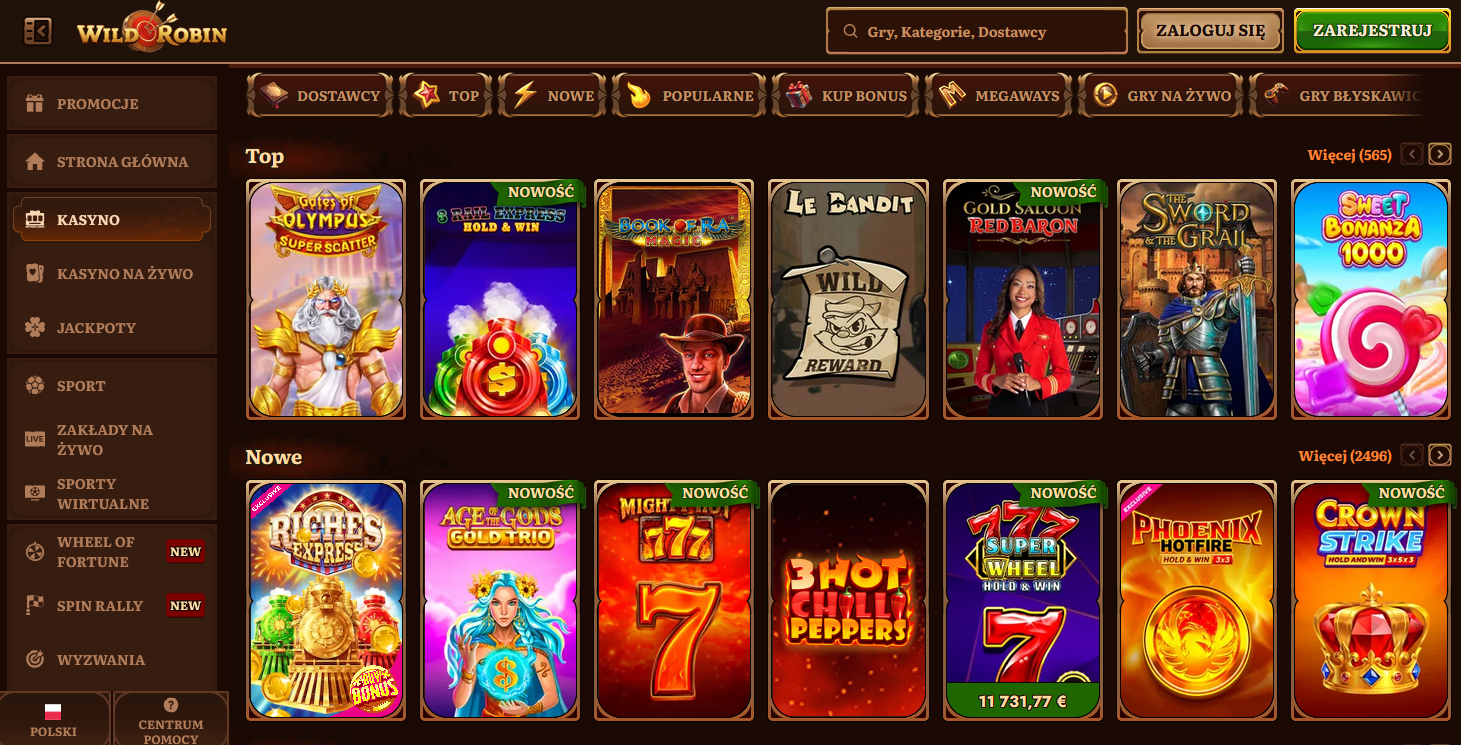Image resolution: width=1461 pixels, height=745 pixels.
Task: Open Sport section via its ball icon
Action: pos(36,385)
